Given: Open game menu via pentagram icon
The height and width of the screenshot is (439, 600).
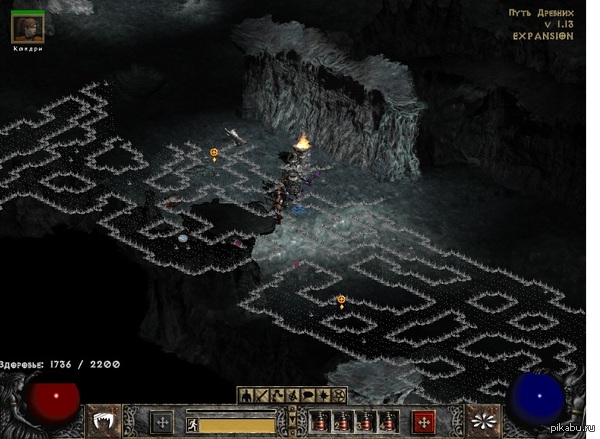Looking at the screenshot, I should click(x=340, y=396).
